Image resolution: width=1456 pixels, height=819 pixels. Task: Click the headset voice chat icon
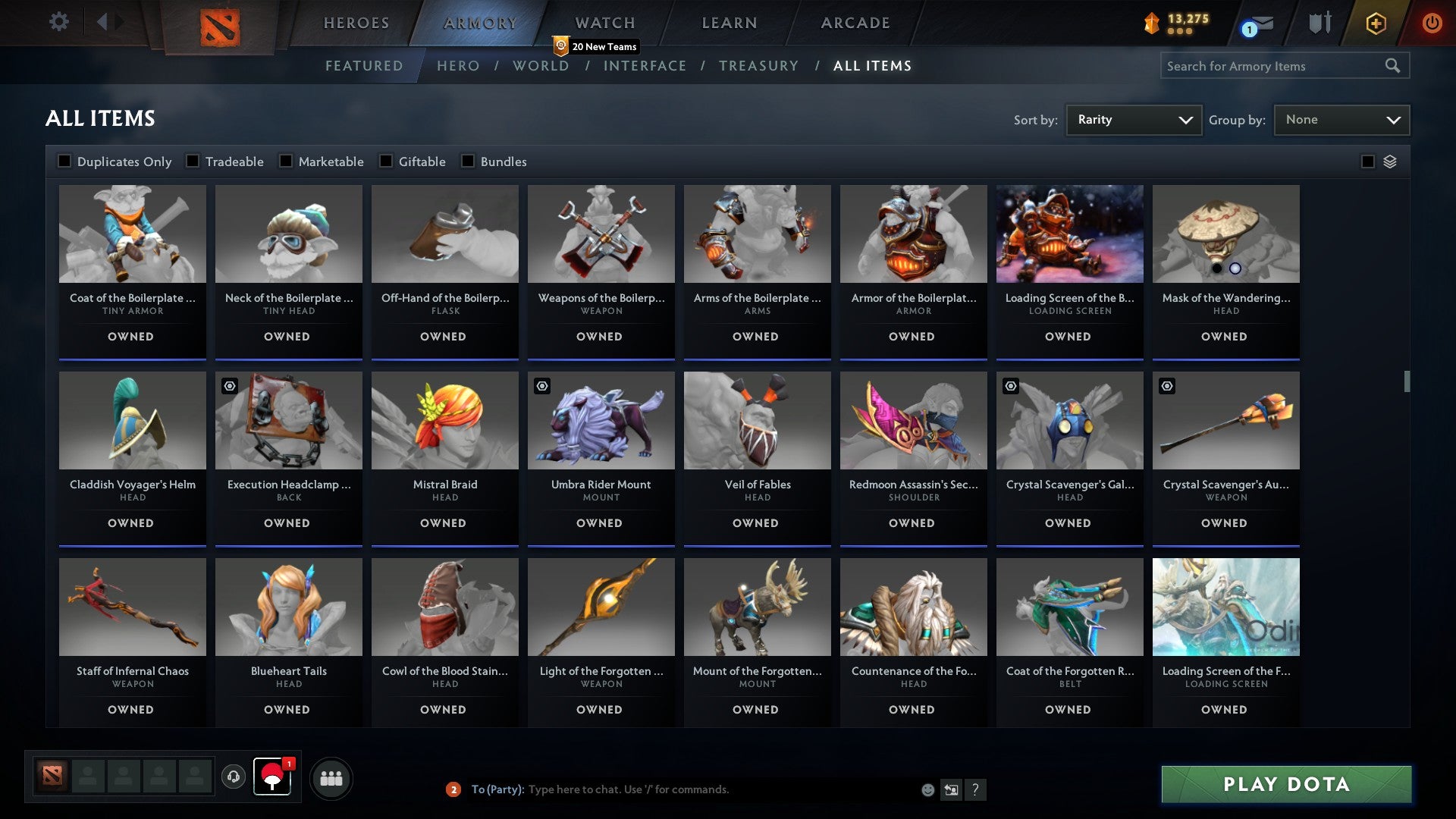234,777
